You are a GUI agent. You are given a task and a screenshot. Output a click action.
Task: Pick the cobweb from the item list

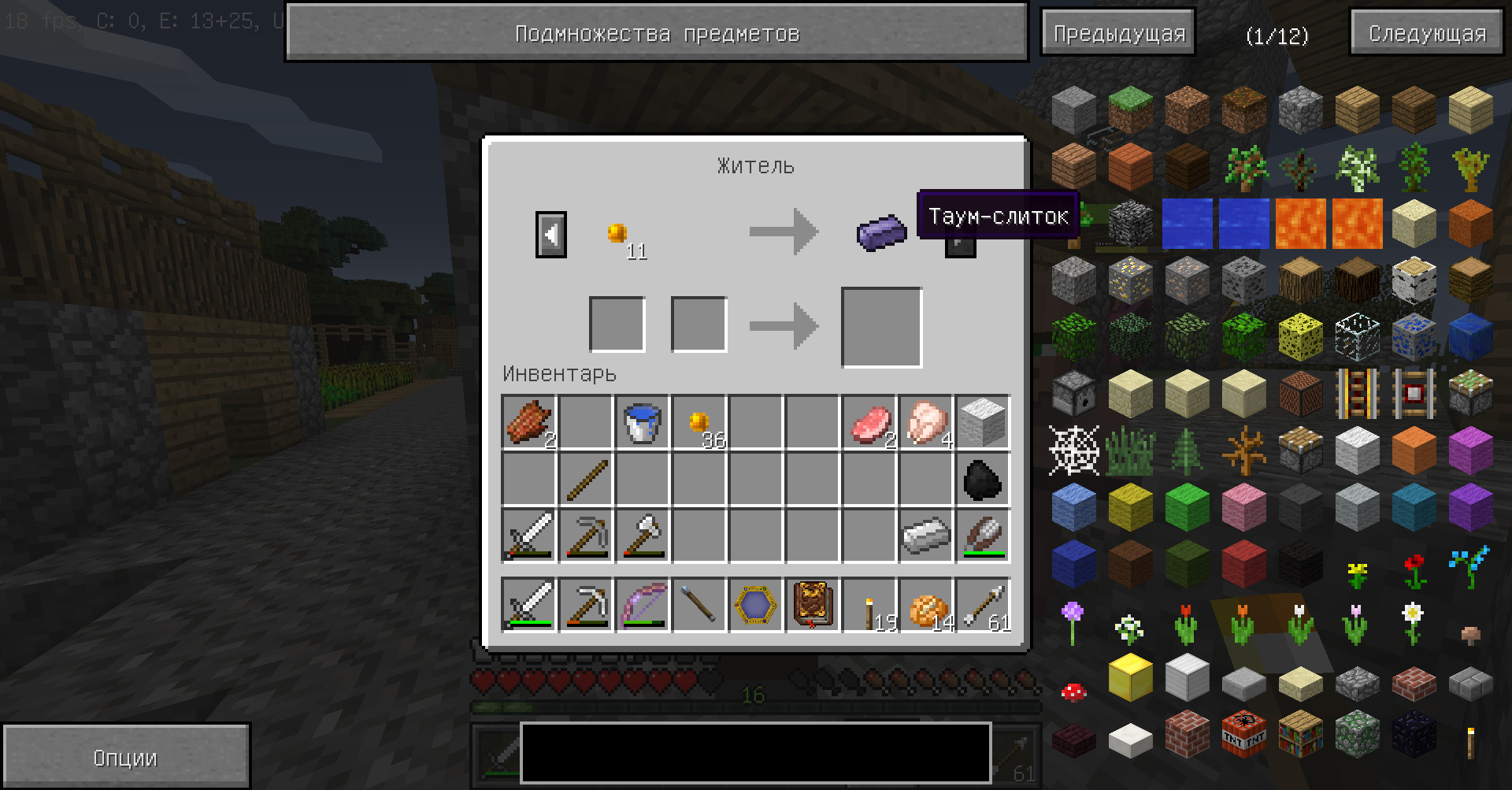click(x=1074, y=451)
